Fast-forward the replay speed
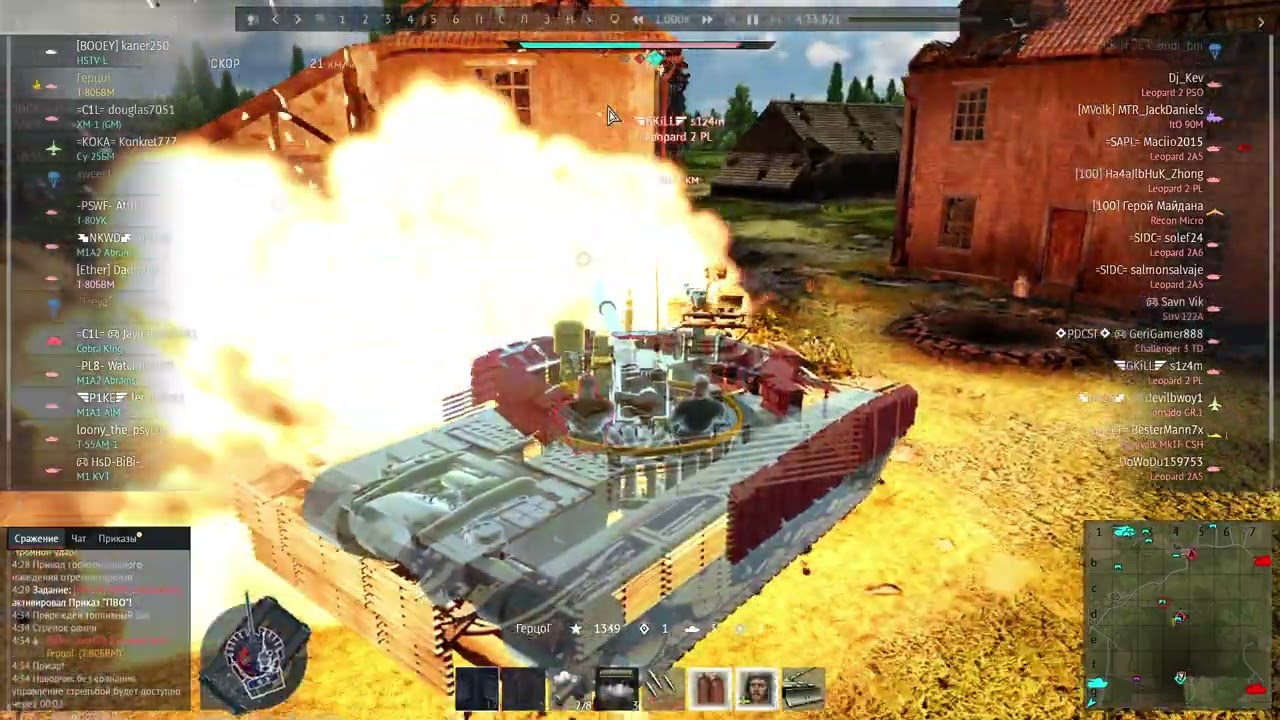 [707, 19]
